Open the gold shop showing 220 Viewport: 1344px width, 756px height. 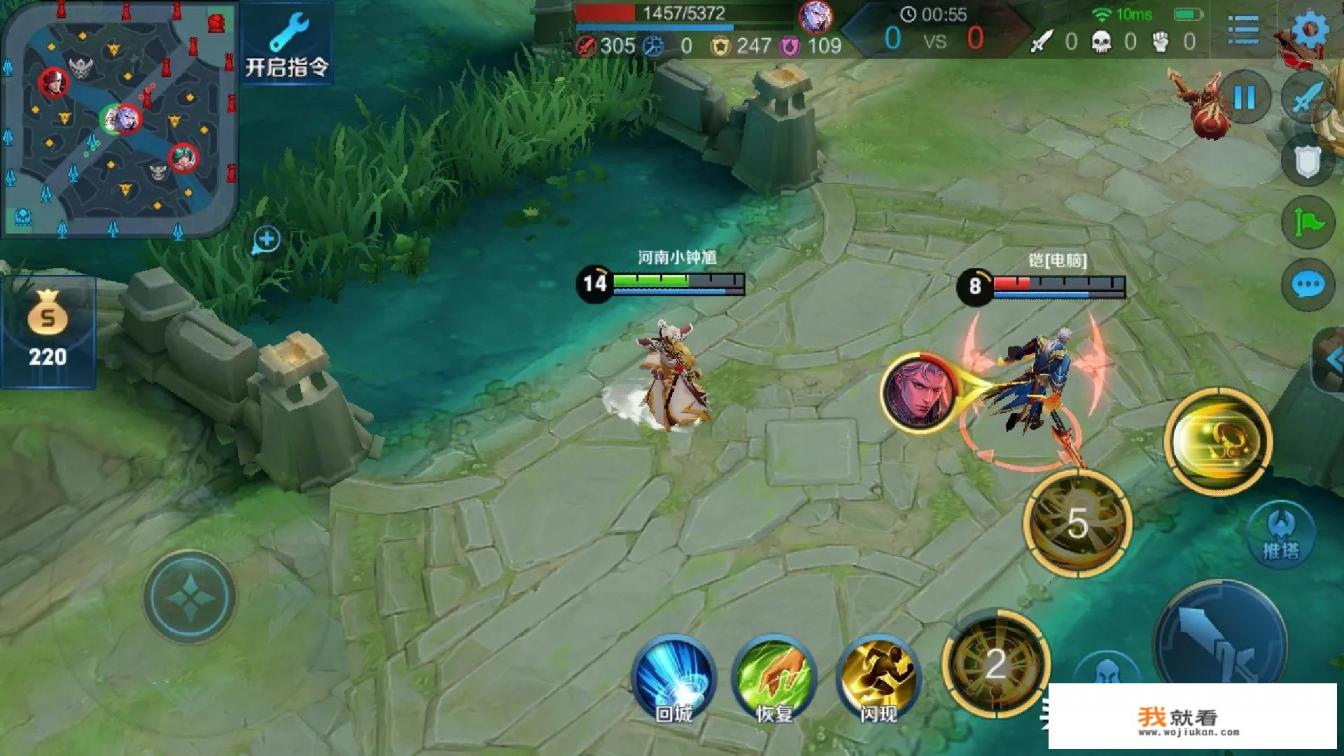[47, 332]
